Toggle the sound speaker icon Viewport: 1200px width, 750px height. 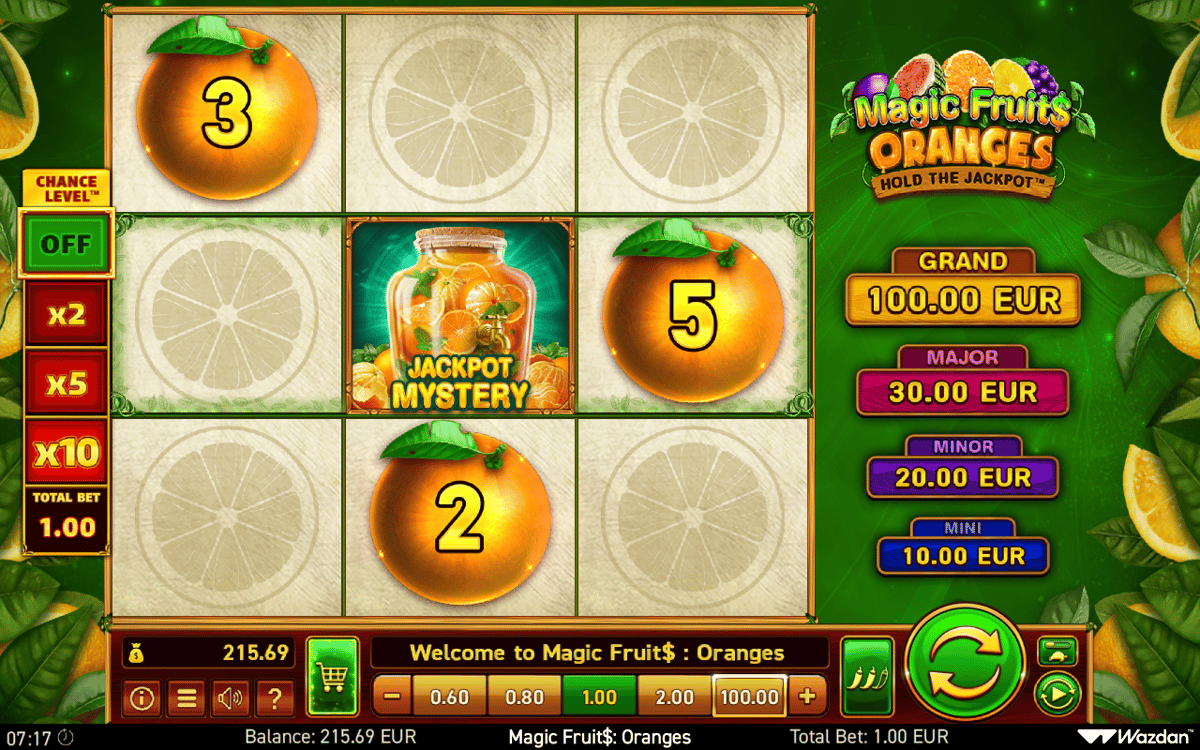pos(230,698)
